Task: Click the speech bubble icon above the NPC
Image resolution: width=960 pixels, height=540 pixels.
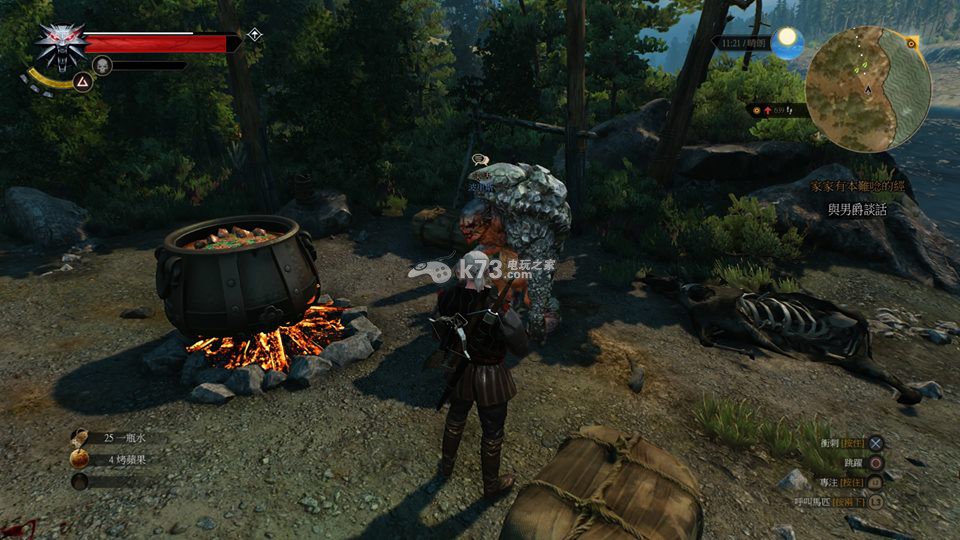Action: 479,159
